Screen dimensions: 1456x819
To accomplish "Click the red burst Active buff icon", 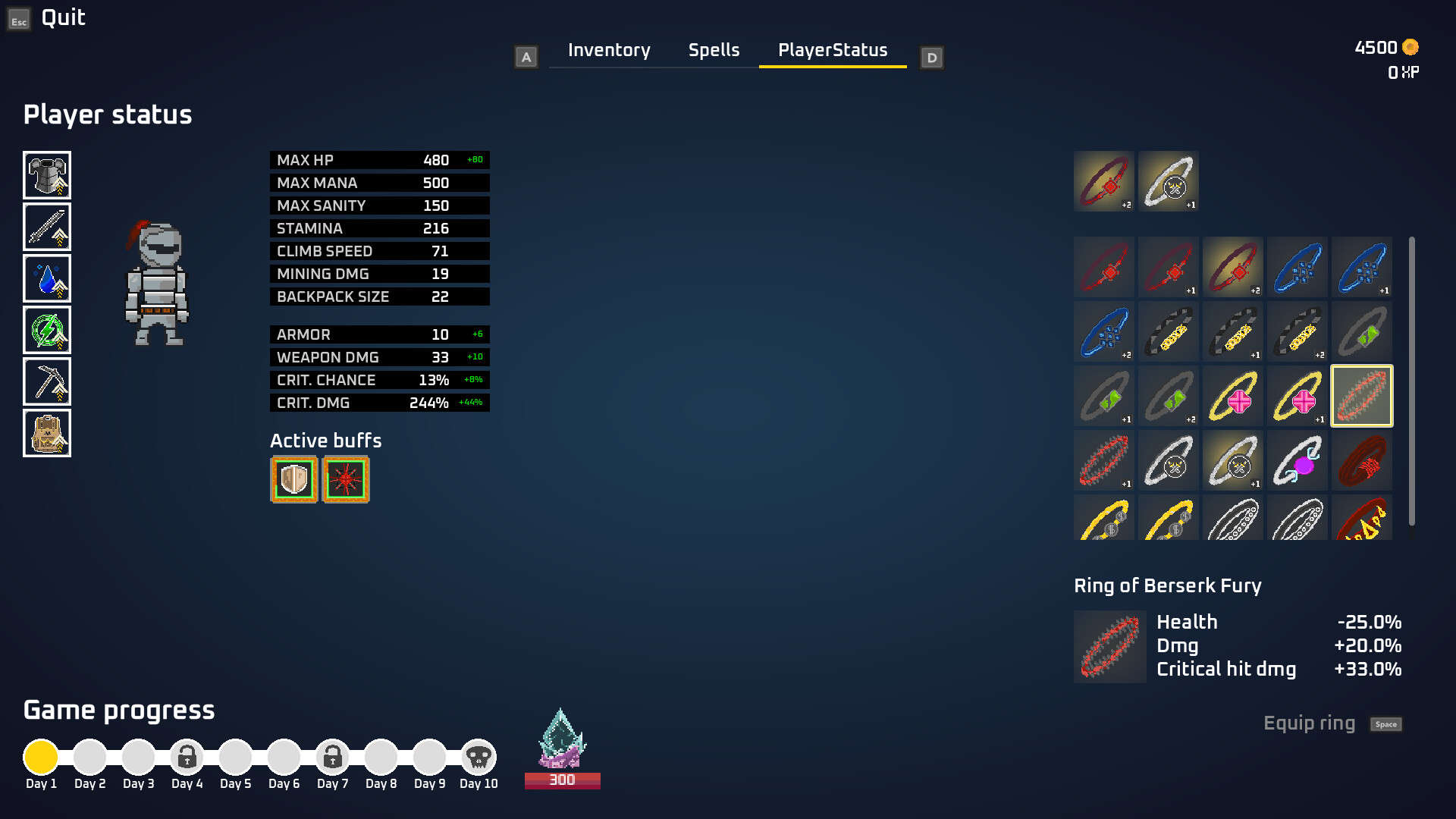I will click(x=346, y=479).
